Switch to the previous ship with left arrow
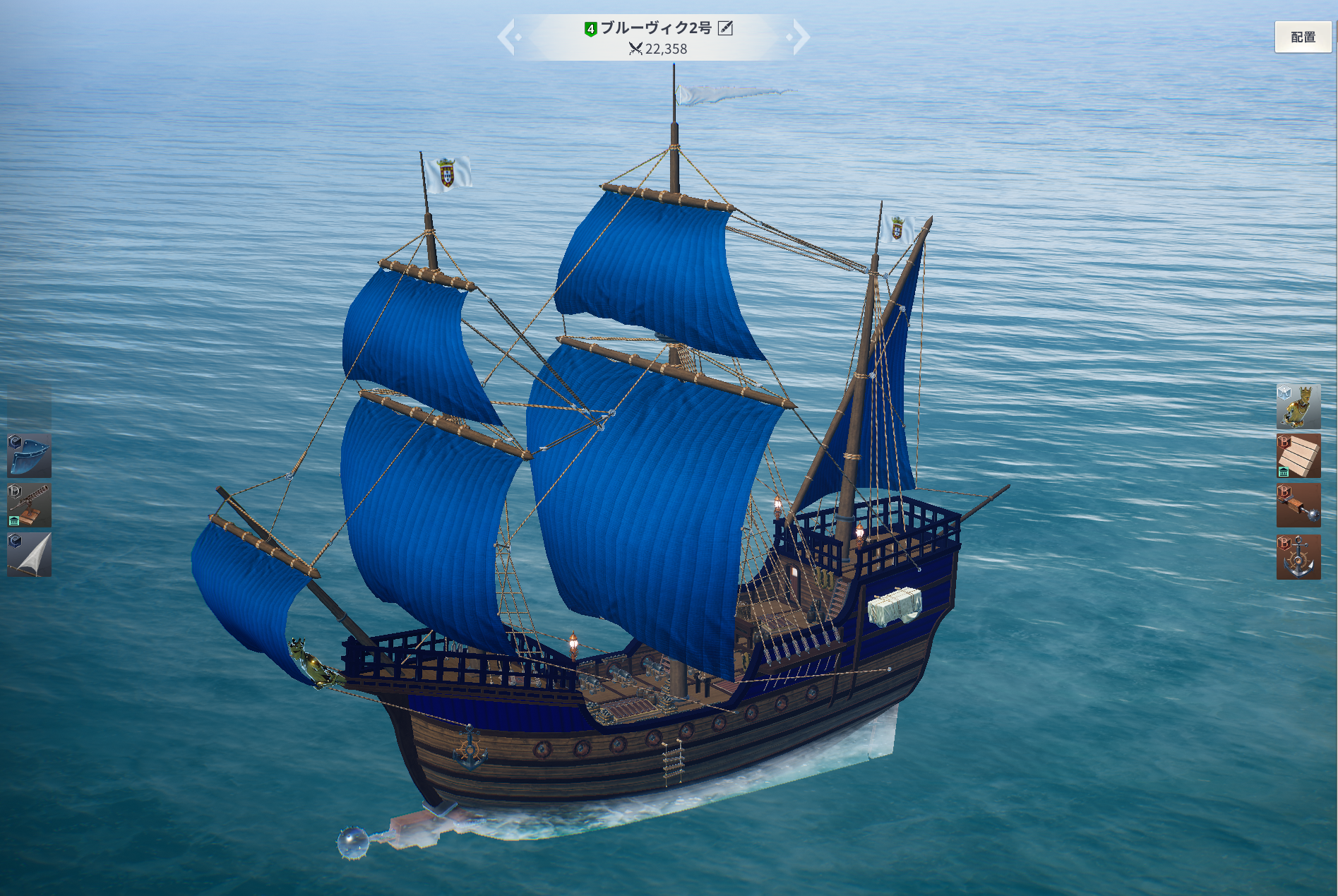Screen dimensions: 1338x896 click(508, 37)
